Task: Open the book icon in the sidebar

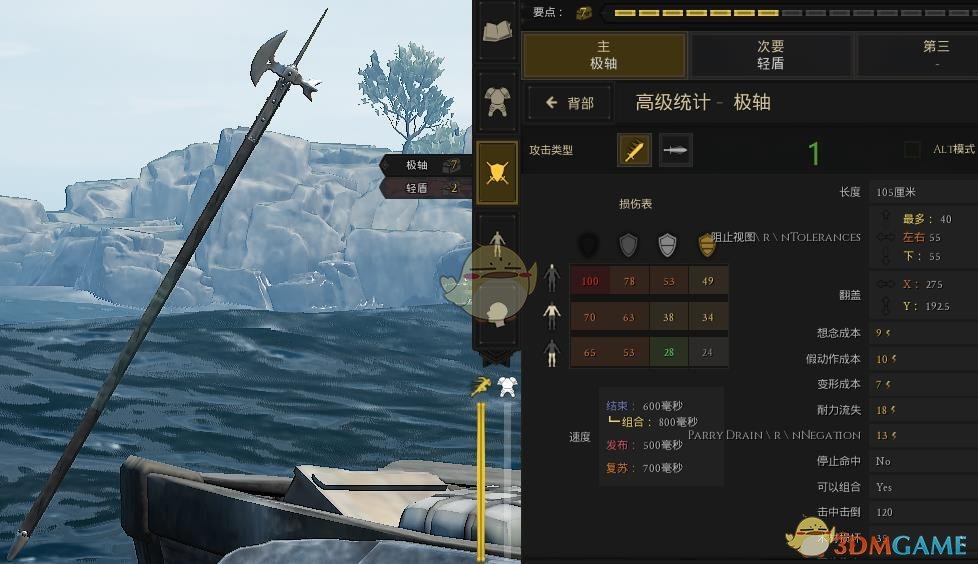Action: [x=497, y=32]
